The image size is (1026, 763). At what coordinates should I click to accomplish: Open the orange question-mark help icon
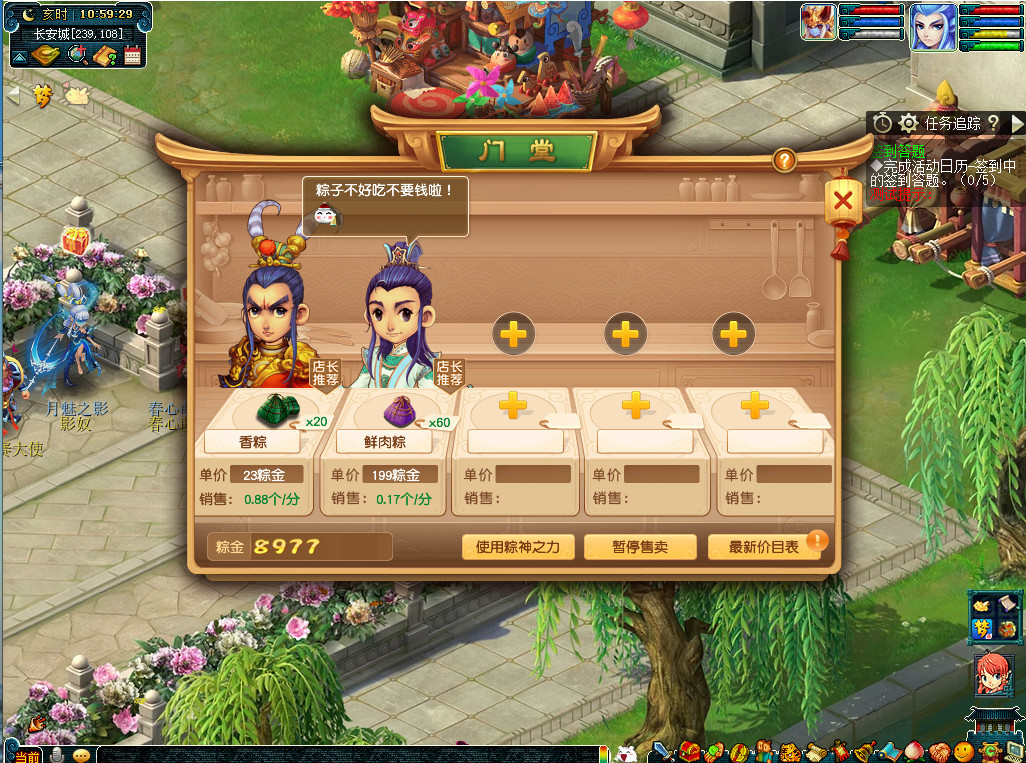click(784, 160)
